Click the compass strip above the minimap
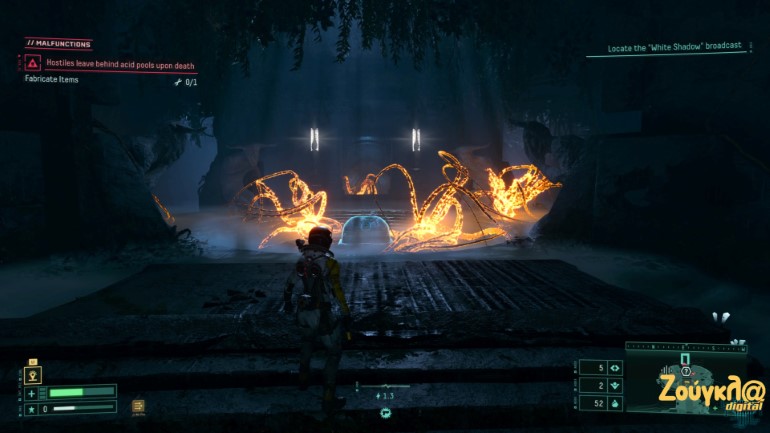 pos(685,347)
